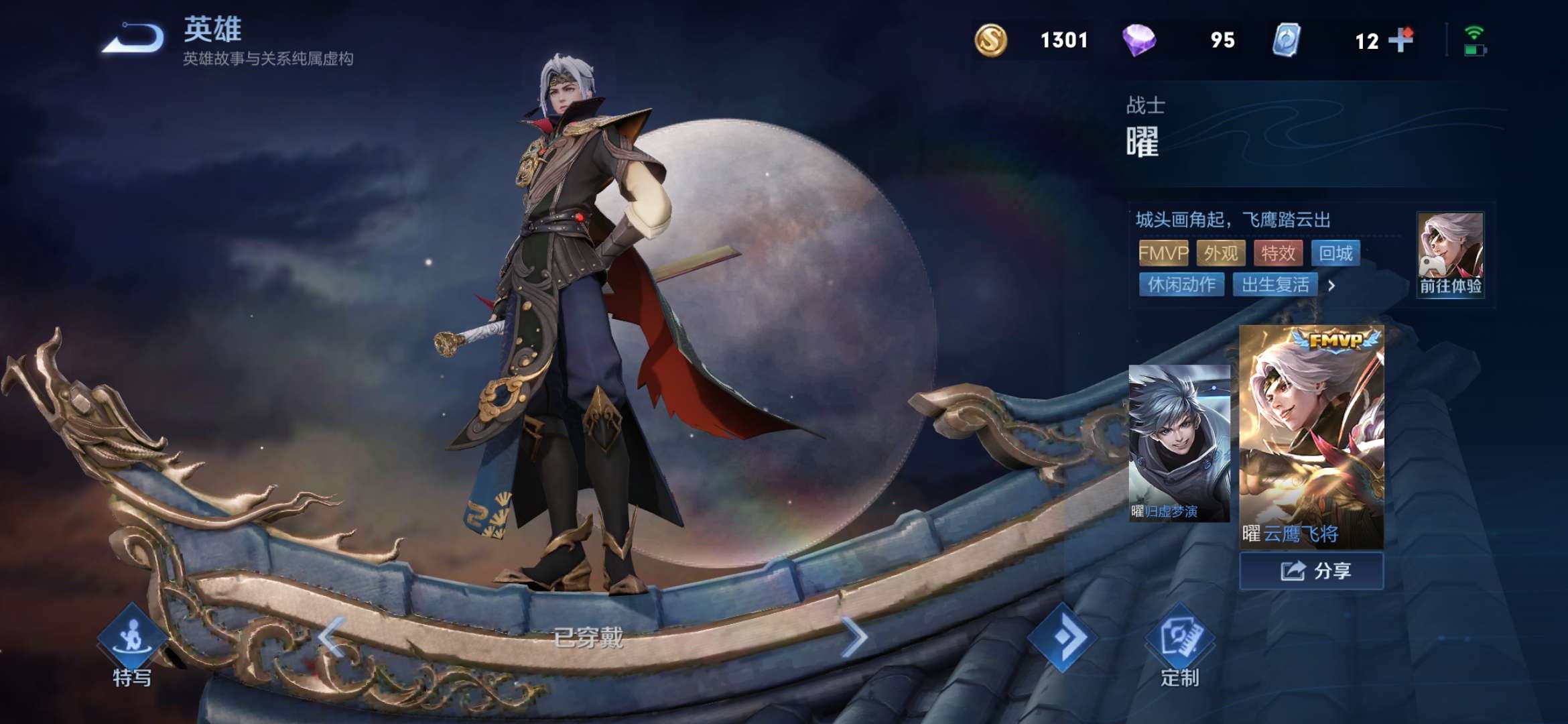Tap the purple diamond currency icon
The height and width of the screenshot is (724, 1568).
[x=1138, y=40]
